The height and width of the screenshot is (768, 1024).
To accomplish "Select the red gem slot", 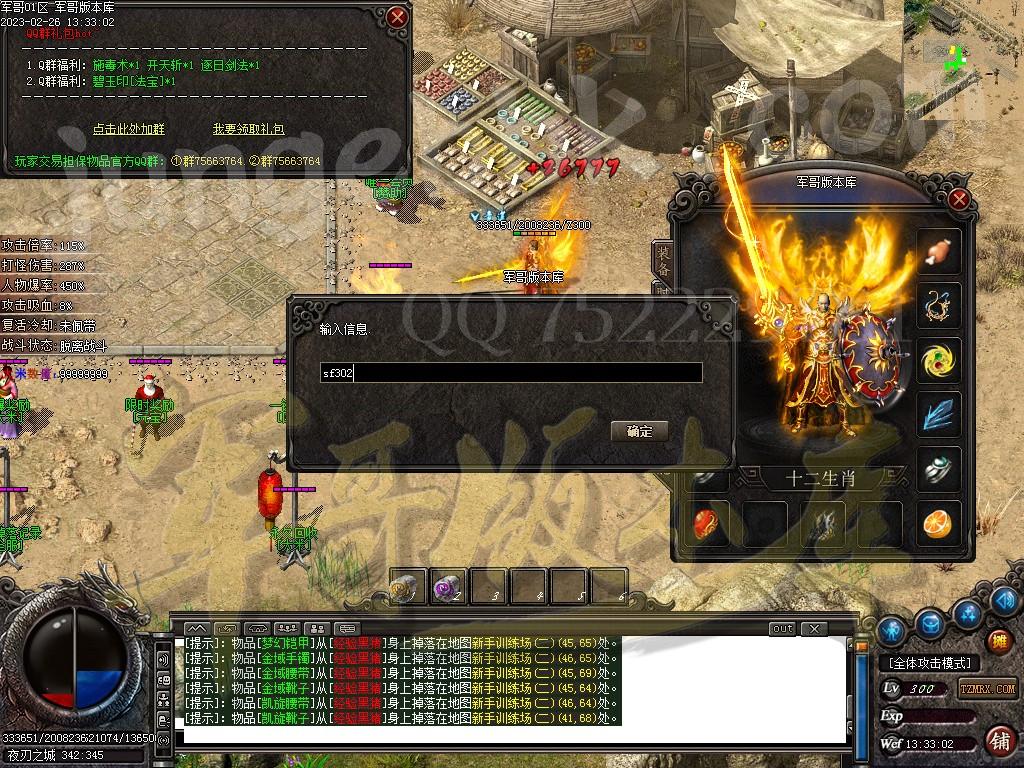I will 713,523.
